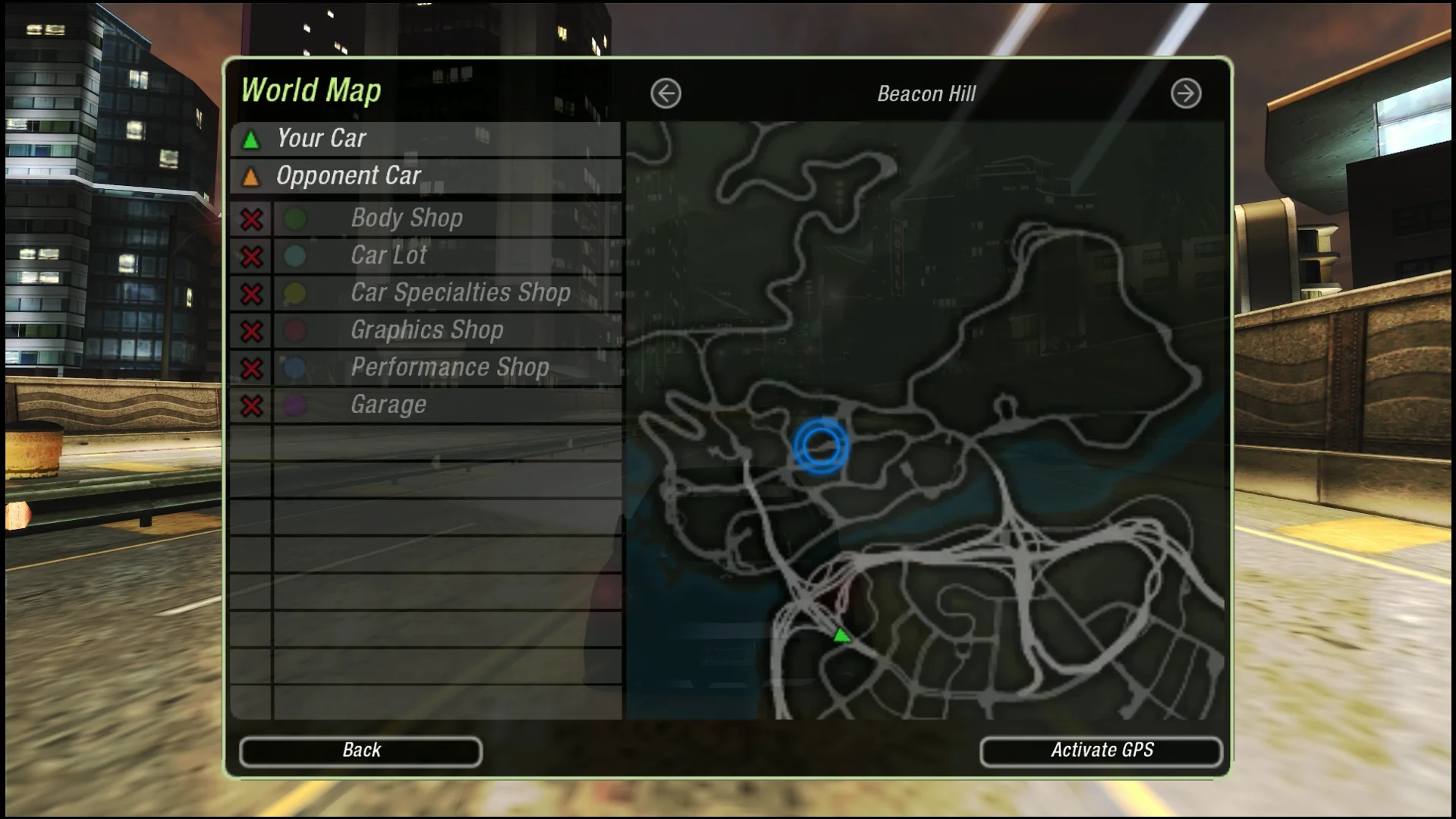
Task: Go back from the World Map
Action: point(360,751)
